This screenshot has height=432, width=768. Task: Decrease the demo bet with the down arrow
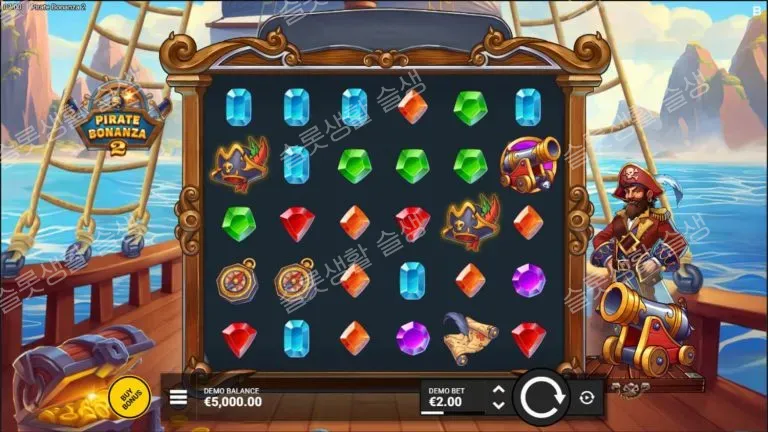(x=499, y=405)
